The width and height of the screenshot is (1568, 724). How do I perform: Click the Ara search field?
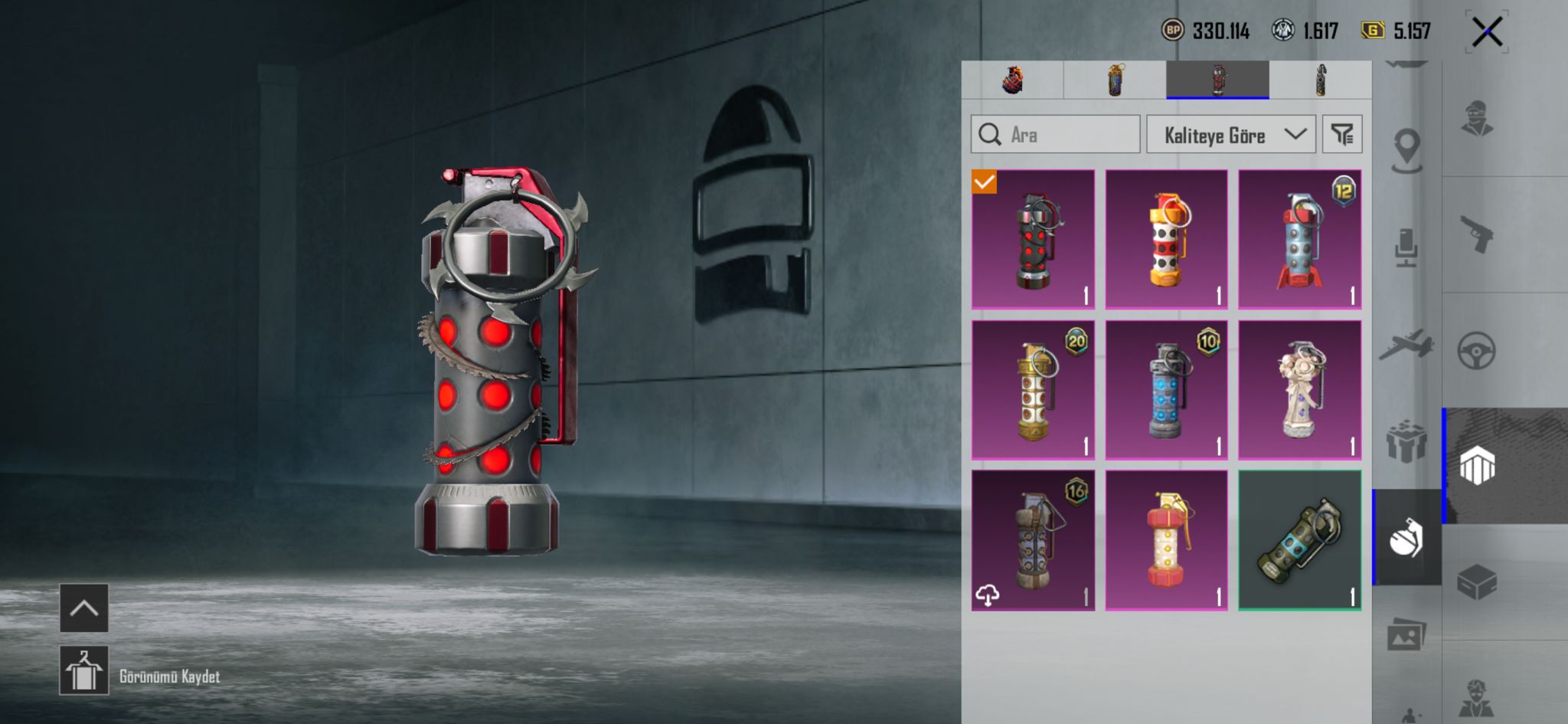1055,135
